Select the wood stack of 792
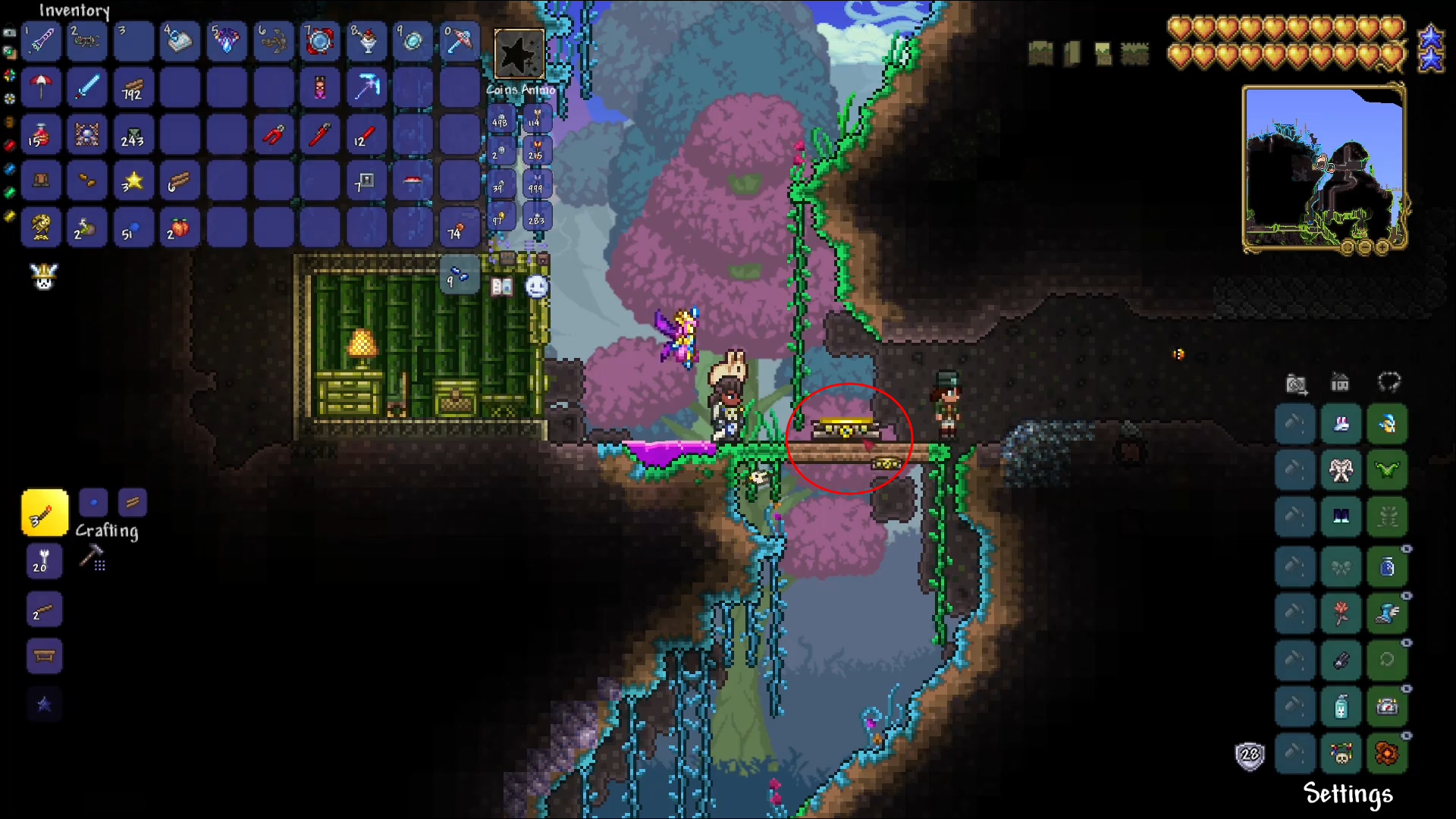This screenshot has height=819, width=1456. pos(133,88)
